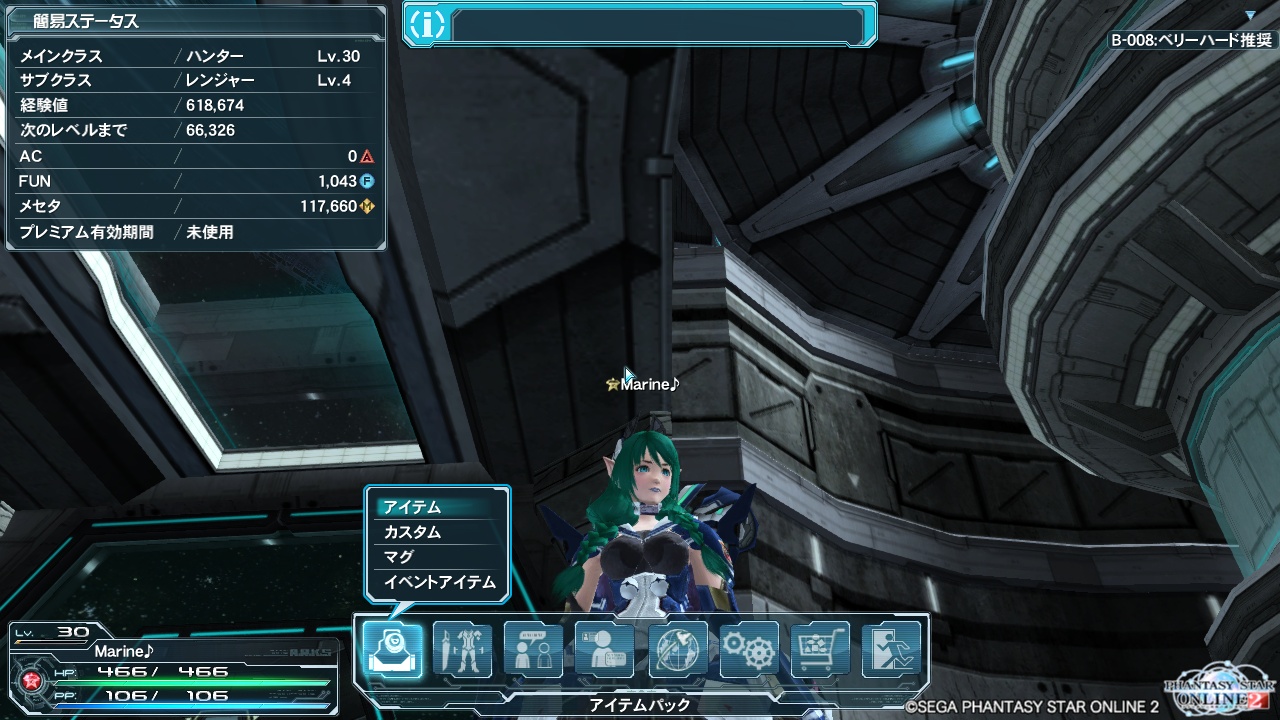1280x720 pixels.
Task: Select イベントアイテム in the submenu
Action: pos(437,582)
